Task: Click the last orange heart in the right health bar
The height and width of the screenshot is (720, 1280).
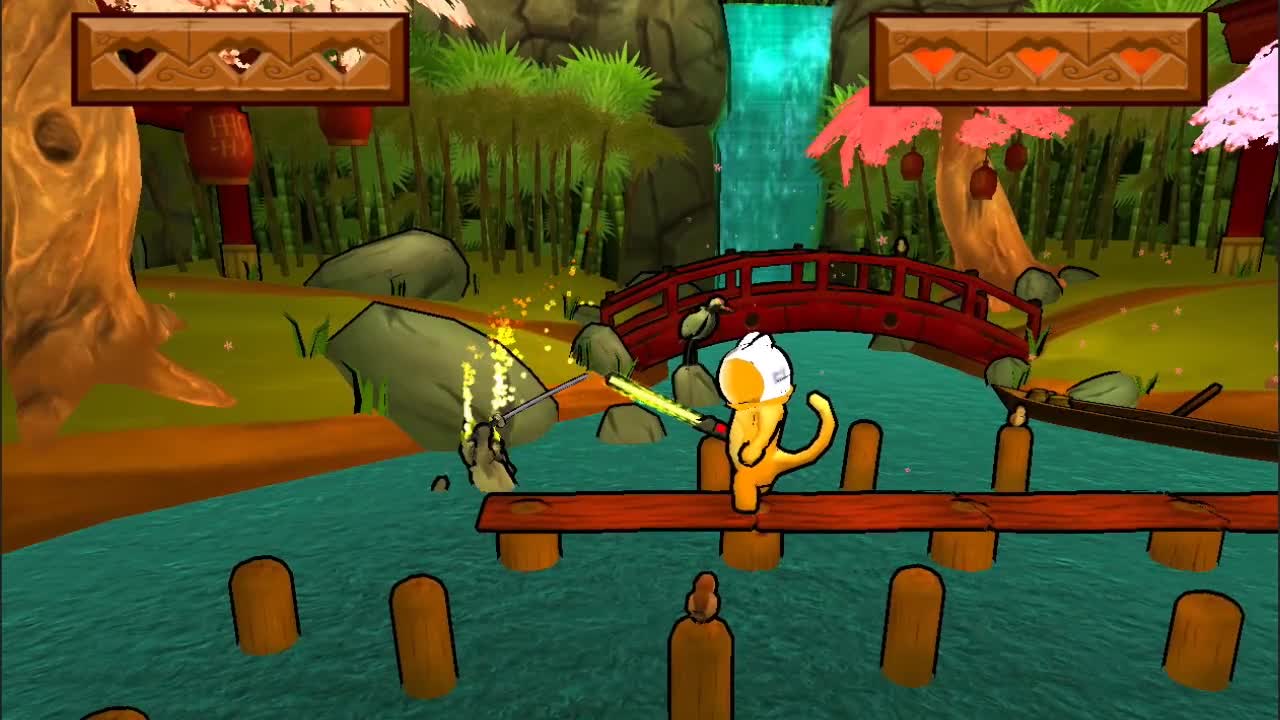Action: click(1140, 62)
